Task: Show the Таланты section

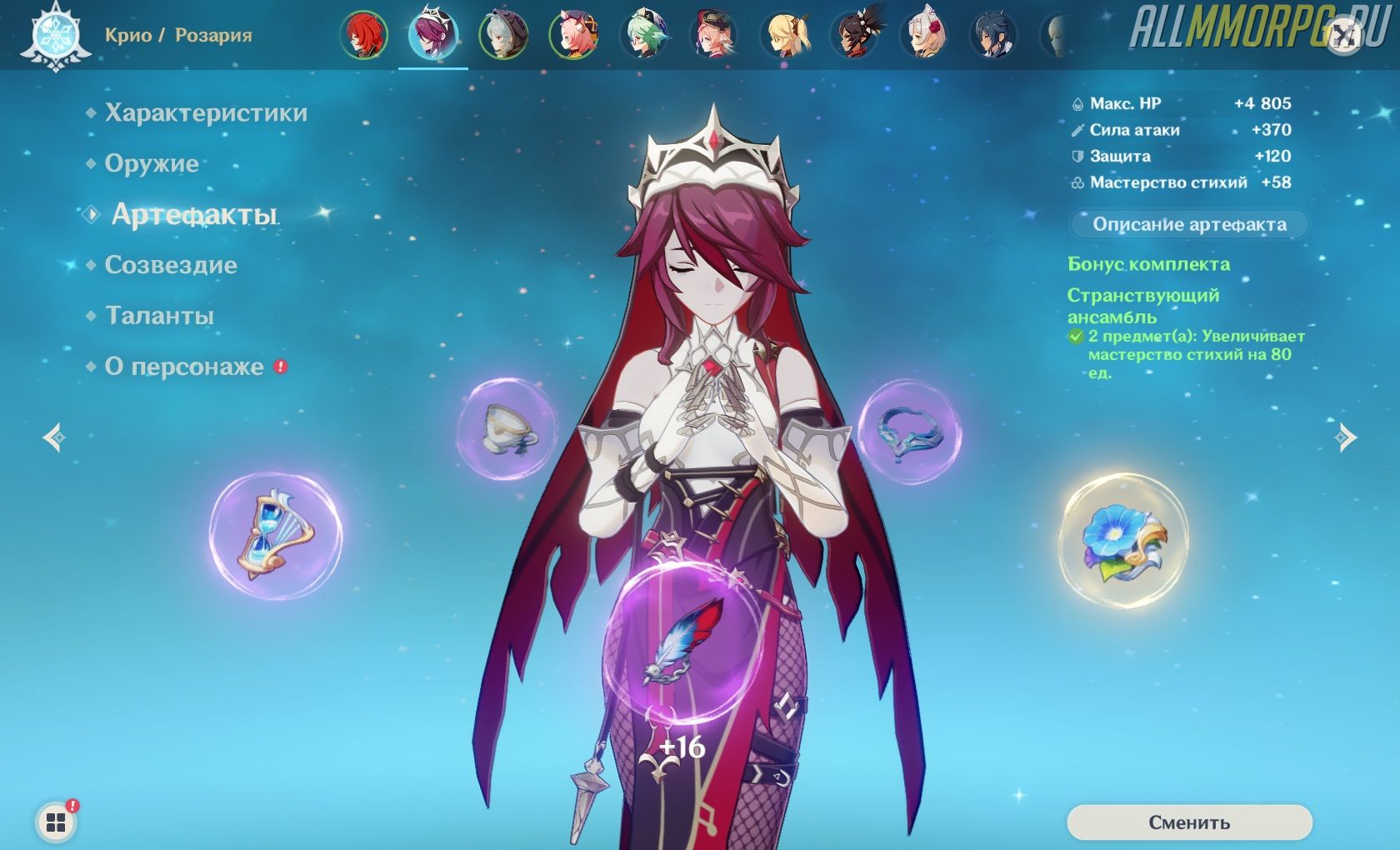Action: pos(159,317)
